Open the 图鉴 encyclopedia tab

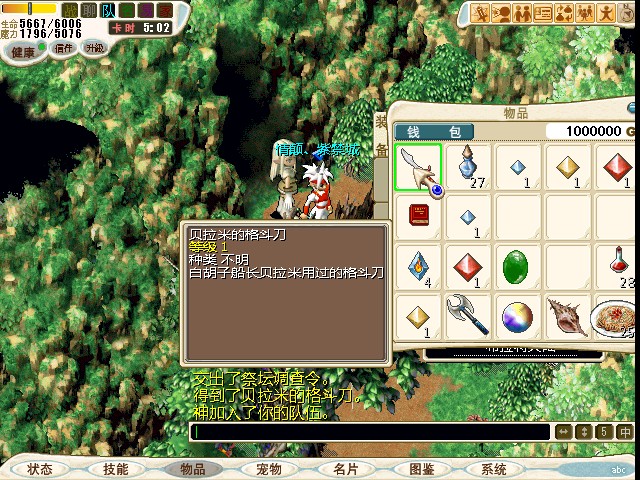421,469
